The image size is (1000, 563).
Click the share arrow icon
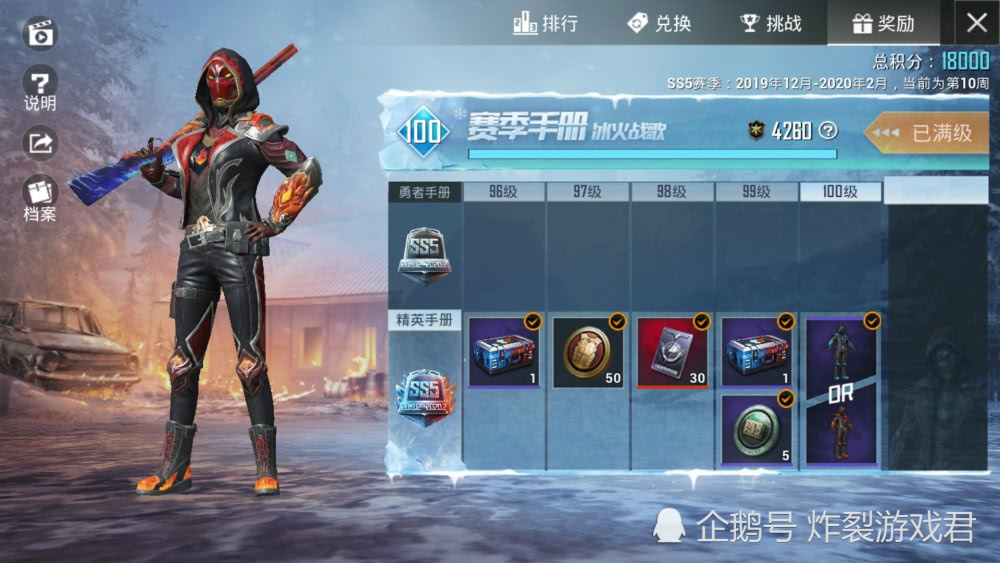click(x=40, y=143)
